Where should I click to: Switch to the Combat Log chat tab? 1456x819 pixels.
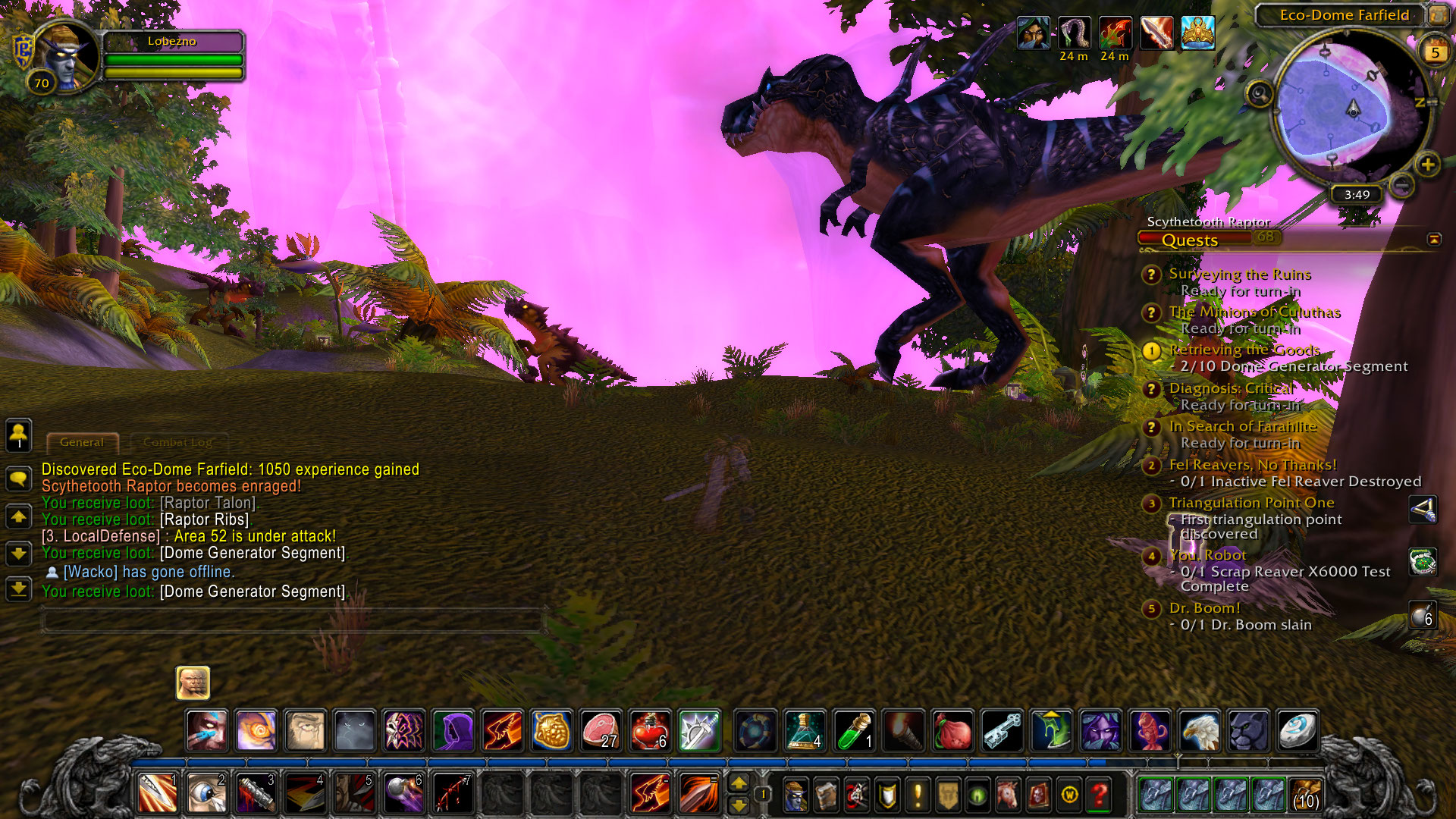tap(177, 442)
